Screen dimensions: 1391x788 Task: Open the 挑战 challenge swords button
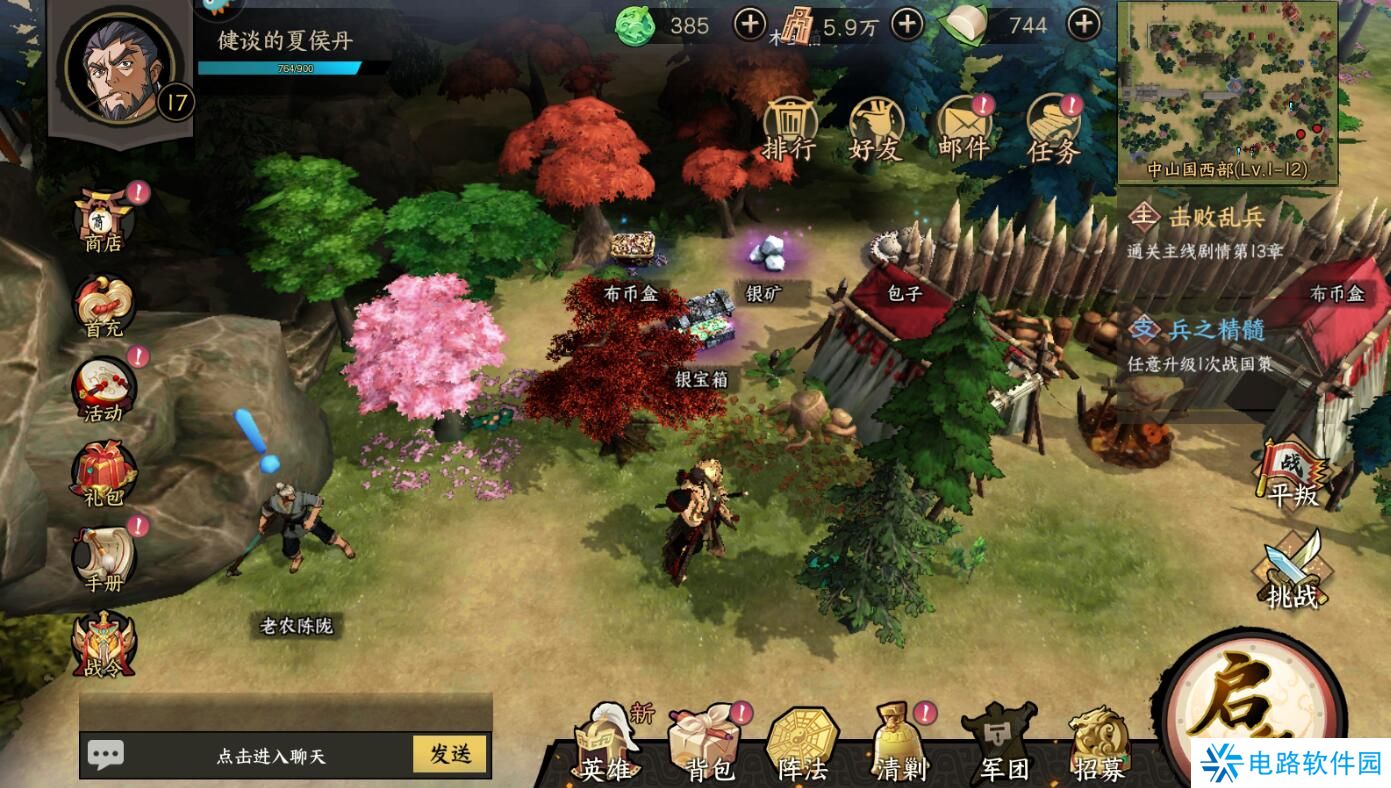[x=1292, y=570]
